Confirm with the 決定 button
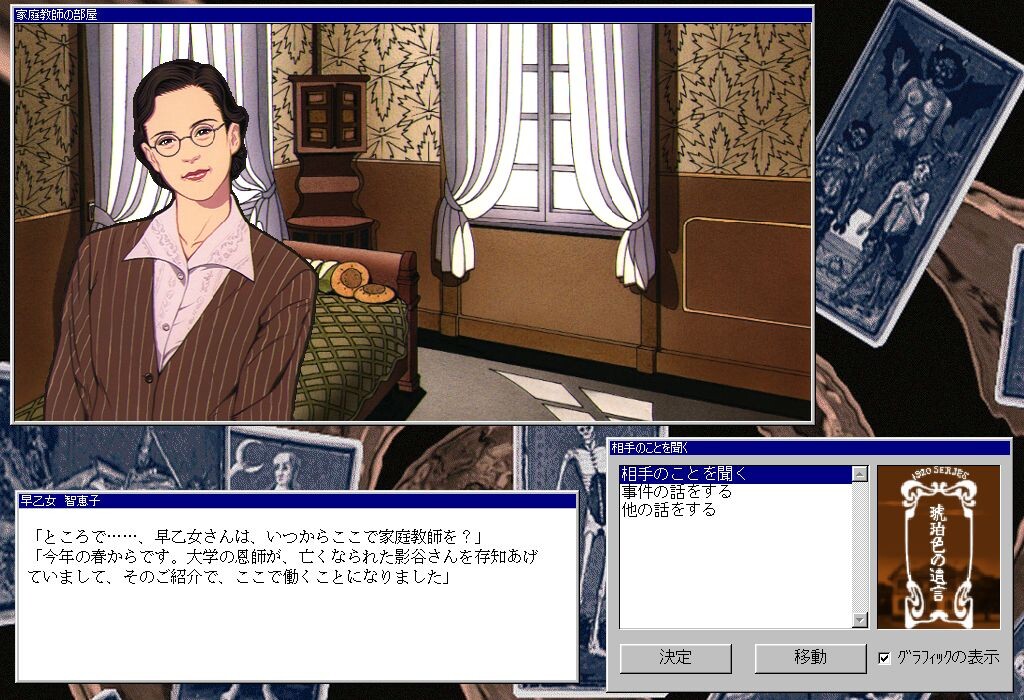Image resolution: width=1024 pixels, height=700 pixels. pos(675,658)
